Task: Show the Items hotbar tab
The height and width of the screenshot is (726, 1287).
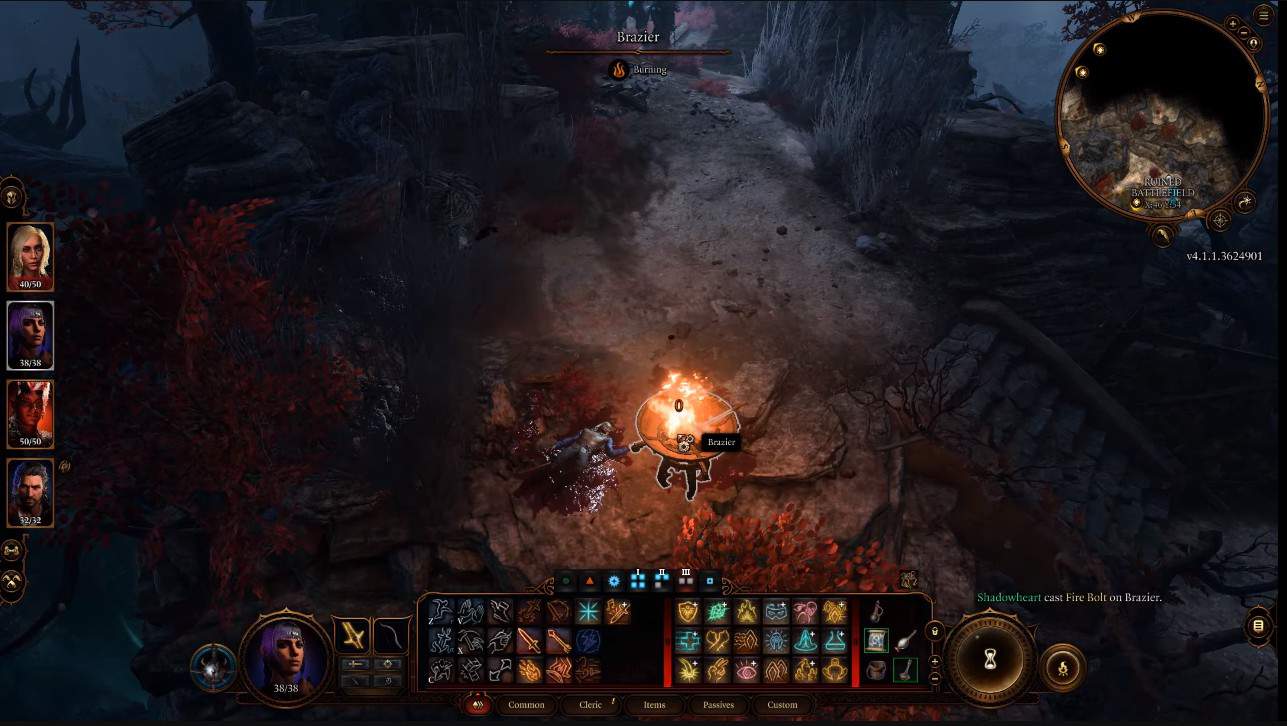Action: (x=654, y=705)
